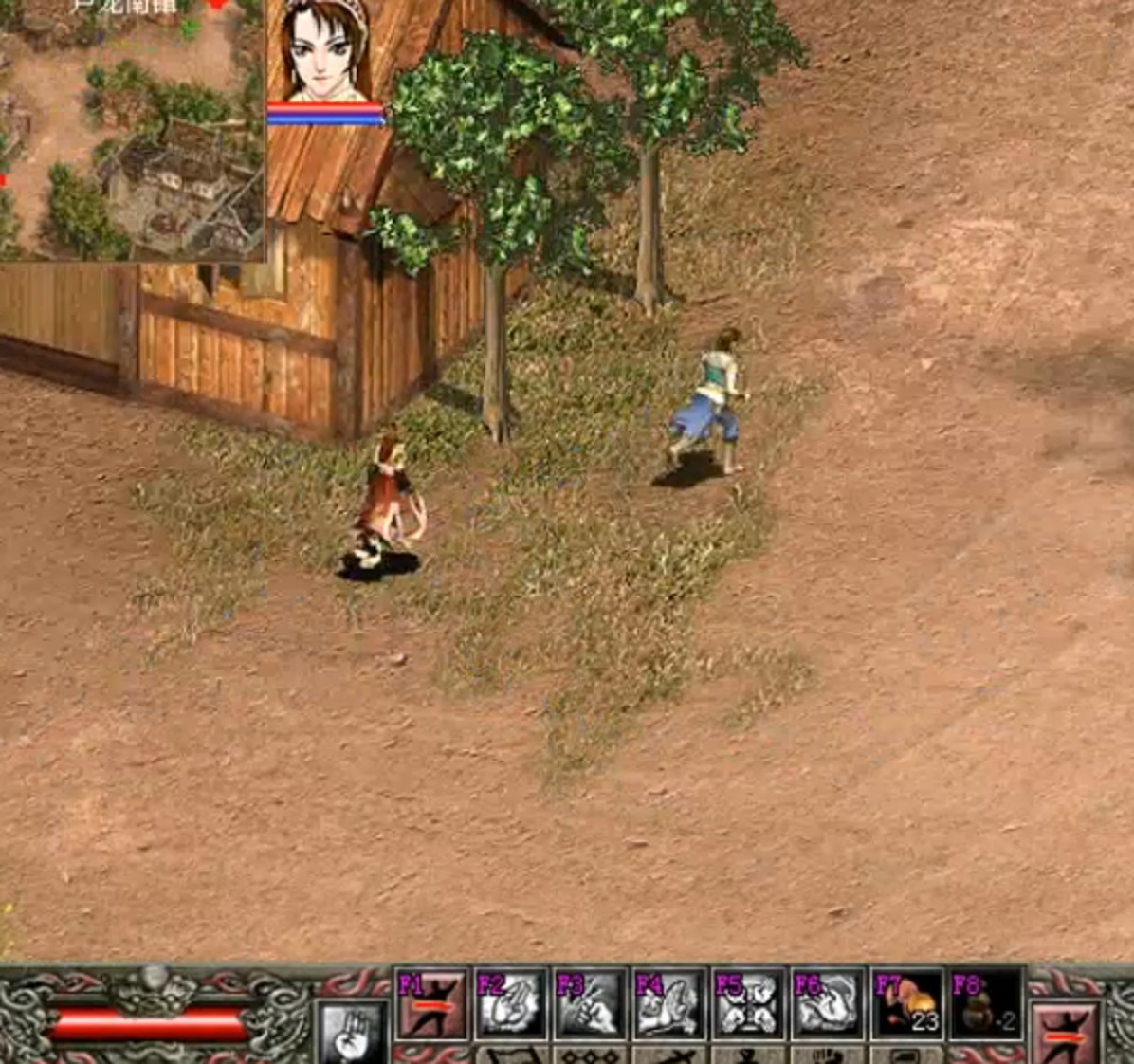Use the F7 item with 23 remaining
Screen dimensions: 1134x1064
coord(906,1003)
